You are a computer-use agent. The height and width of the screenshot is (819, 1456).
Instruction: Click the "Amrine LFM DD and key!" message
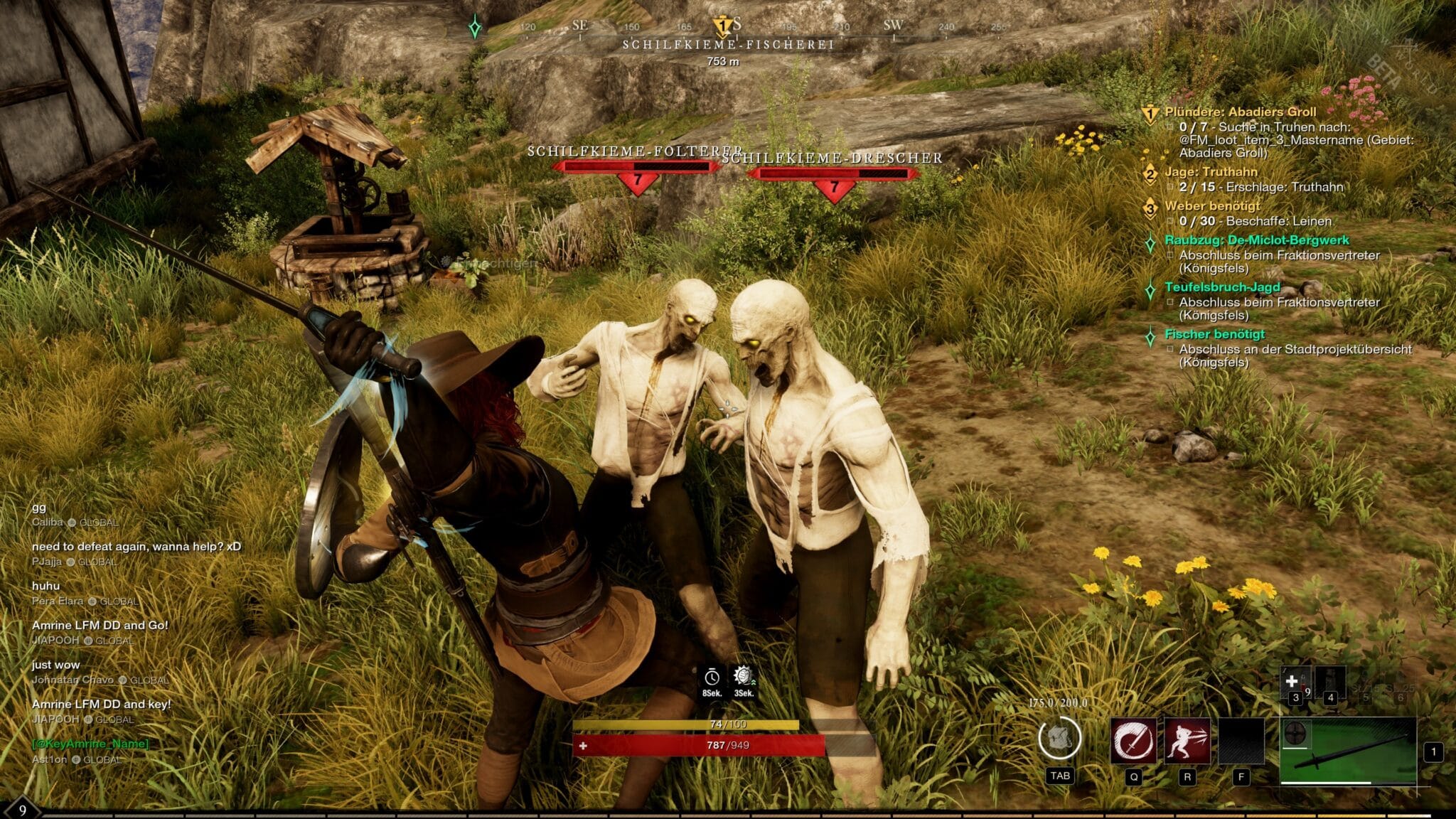(101, 705)
